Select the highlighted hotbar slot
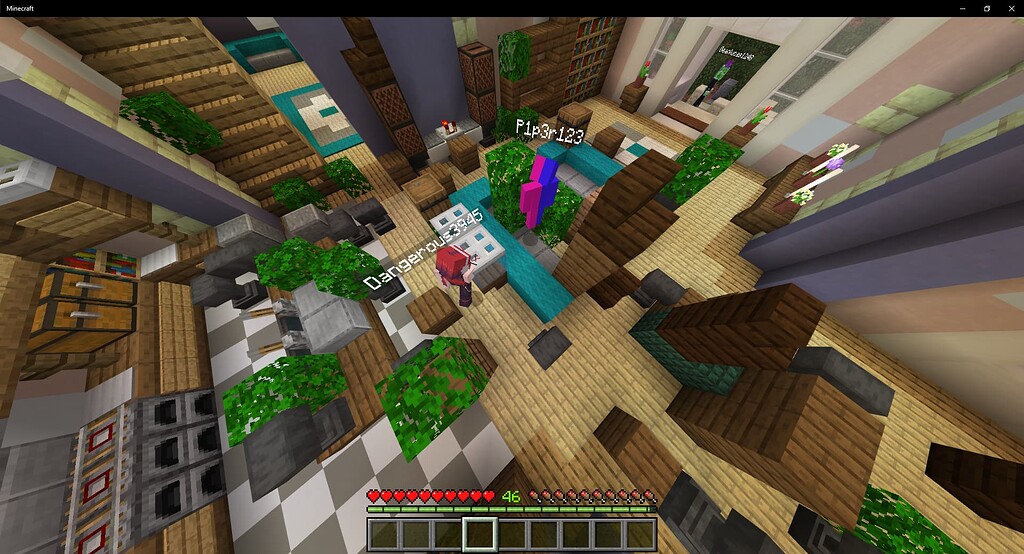The image size is (1024, 554). pyautogui.click(x=479, y=534)
